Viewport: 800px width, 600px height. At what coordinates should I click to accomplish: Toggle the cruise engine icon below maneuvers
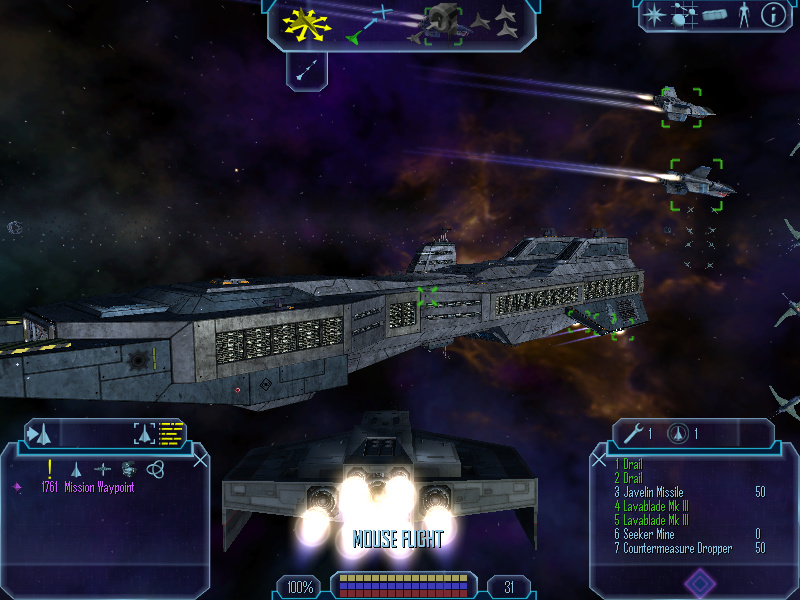(x=309, y=68)
